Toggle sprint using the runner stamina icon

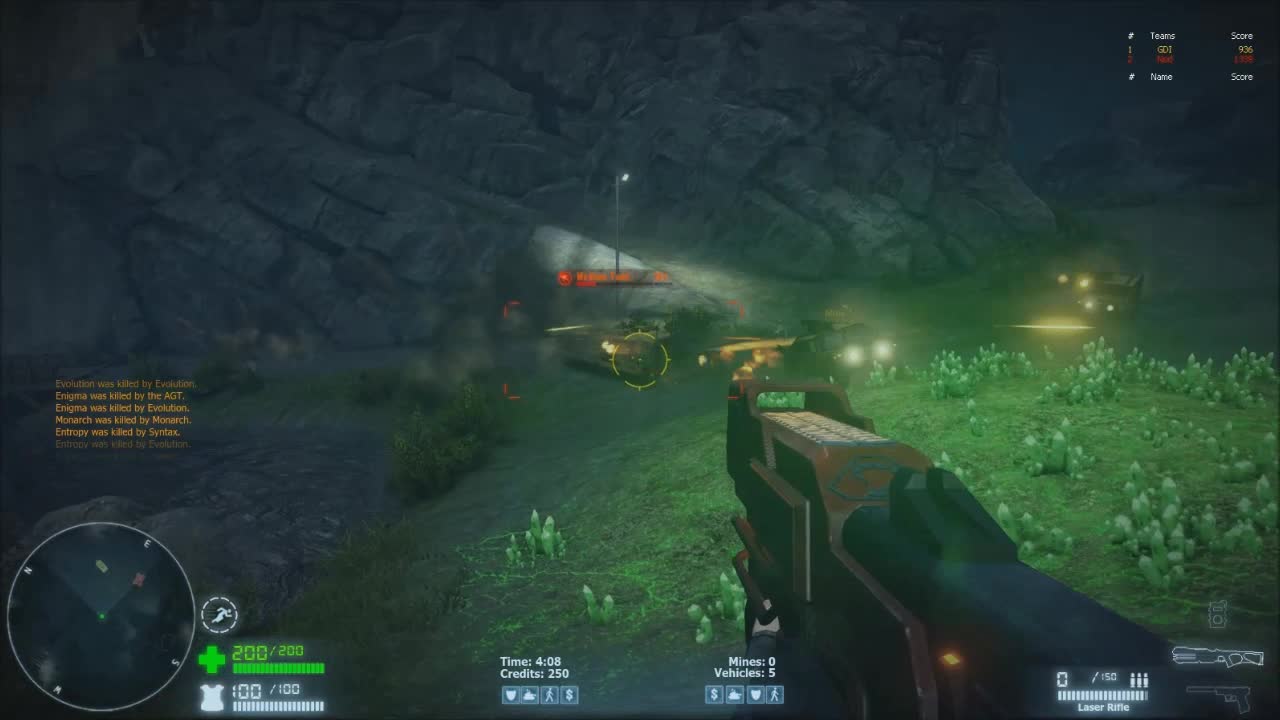[219, 615]
